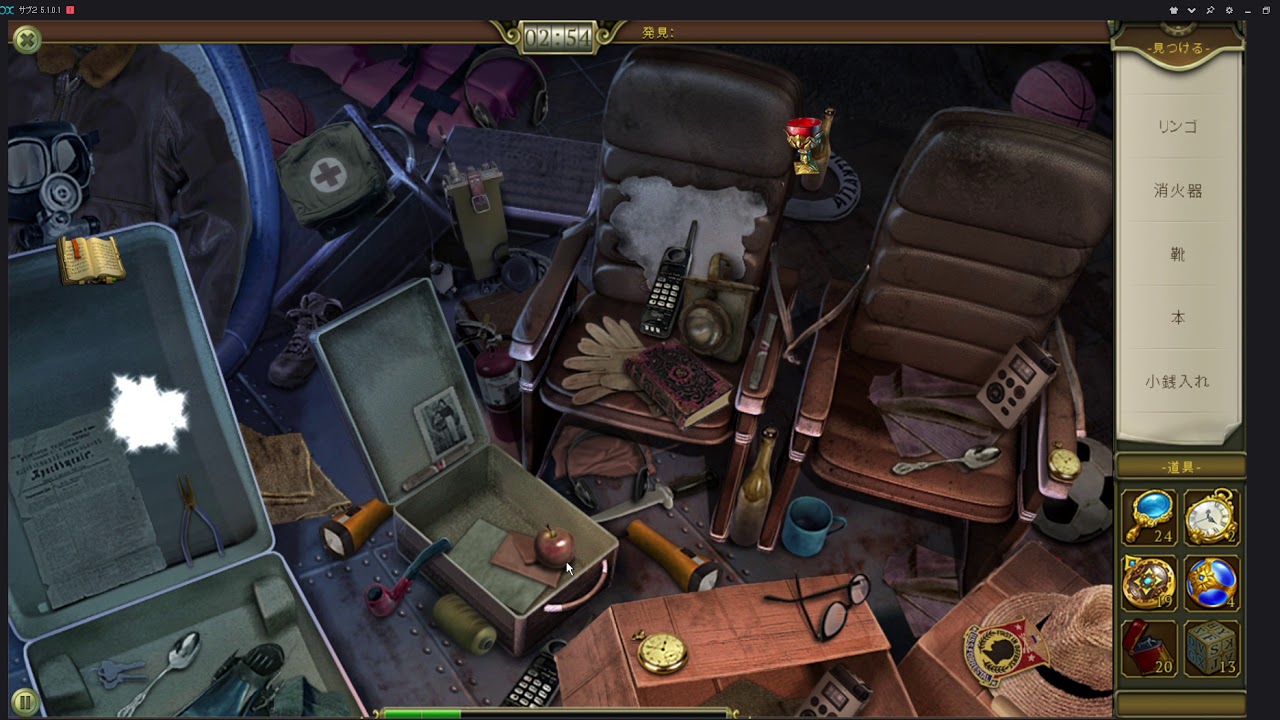Use the jeweled compass tool
This screenshot has width=1280, height=720.
coord(1148,582)
